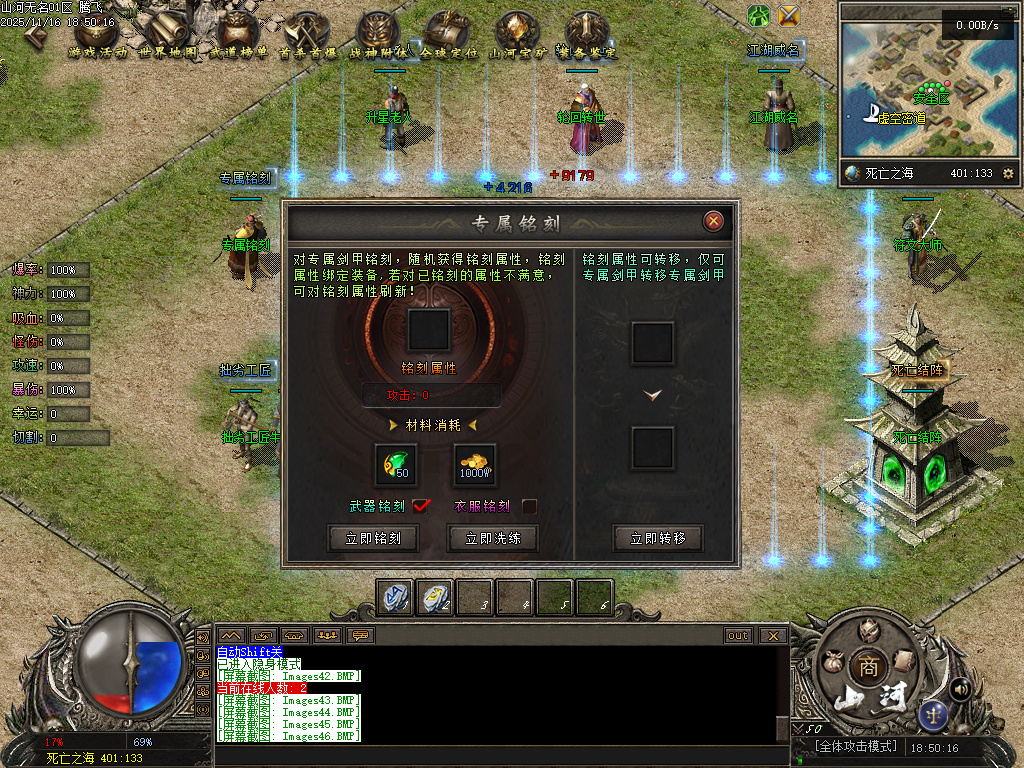Open the 首杀首爆 menu
This screenshot has height=768, width=1024.
click(x=308, y=36)
